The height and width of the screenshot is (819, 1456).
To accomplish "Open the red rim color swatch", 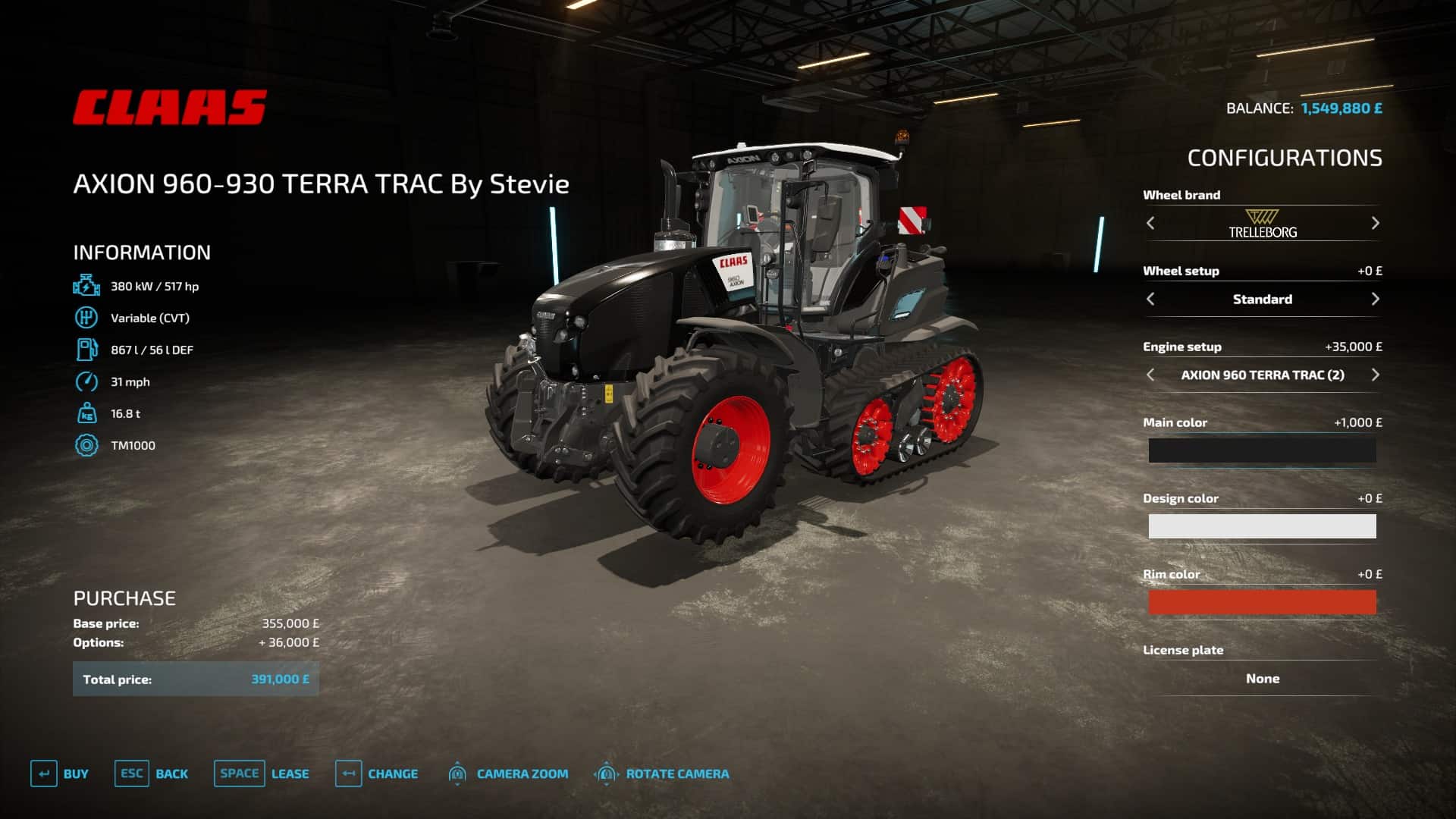I will [x=1262, y=602].
